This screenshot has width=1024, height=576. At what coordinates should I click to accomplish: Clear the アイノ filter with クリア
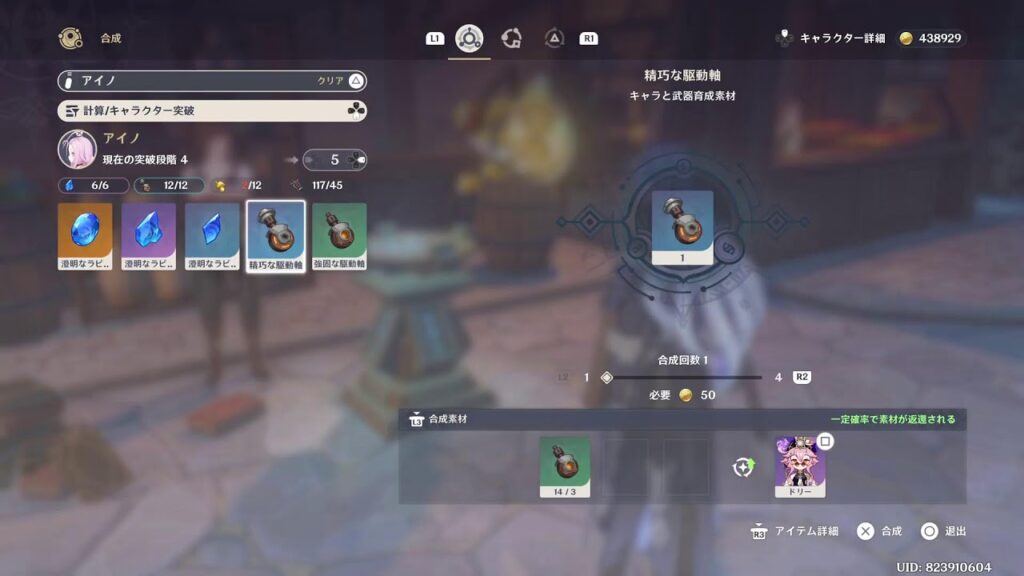click(x=341, y=81)
